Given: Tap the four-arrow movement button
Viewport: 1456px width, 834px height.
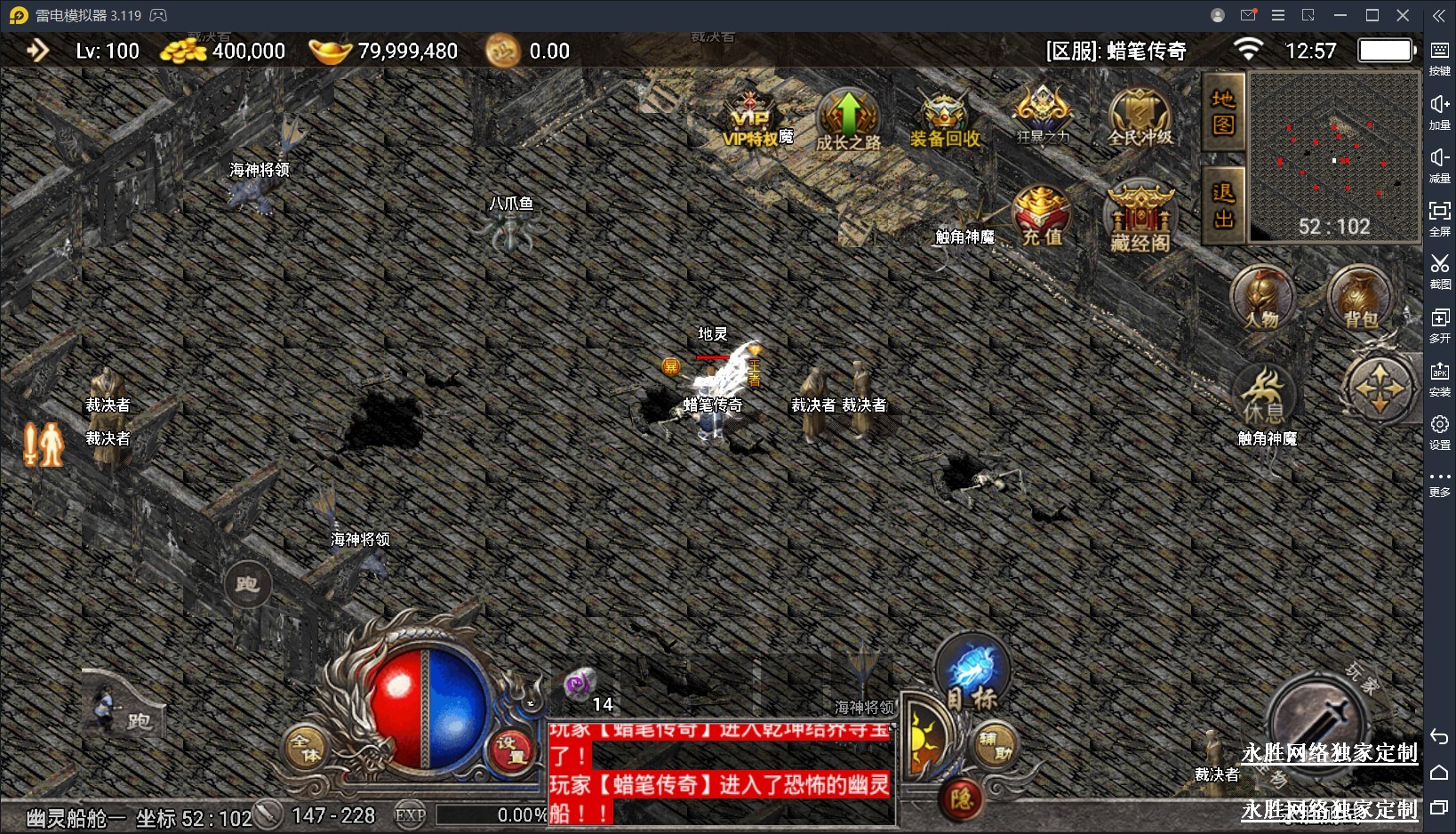Looking at the screenshot, I should tap(1379, 389).
